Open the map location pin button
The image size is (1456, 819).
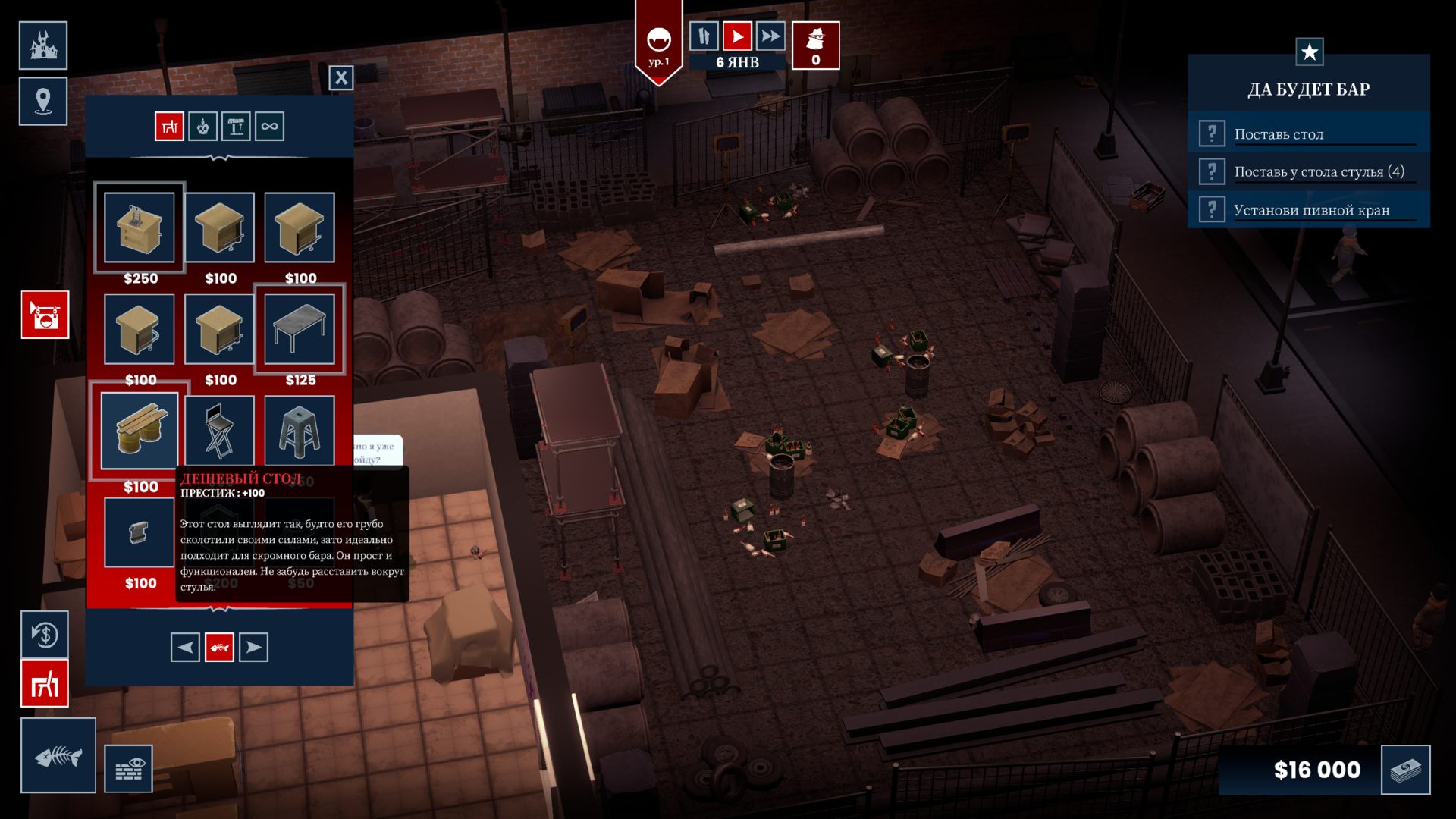(x=43, y=101)
